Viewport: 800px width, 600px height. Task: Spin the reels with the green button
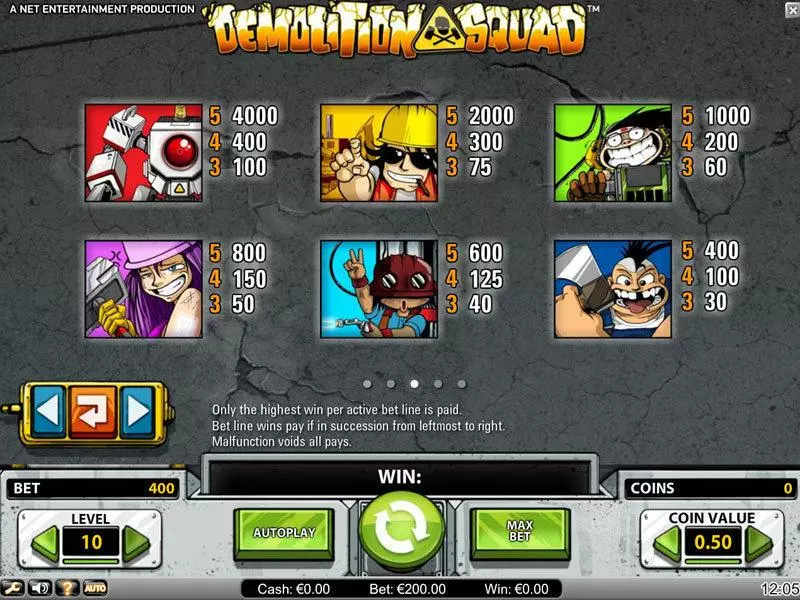pyautogui.click(x=400, y=533)
